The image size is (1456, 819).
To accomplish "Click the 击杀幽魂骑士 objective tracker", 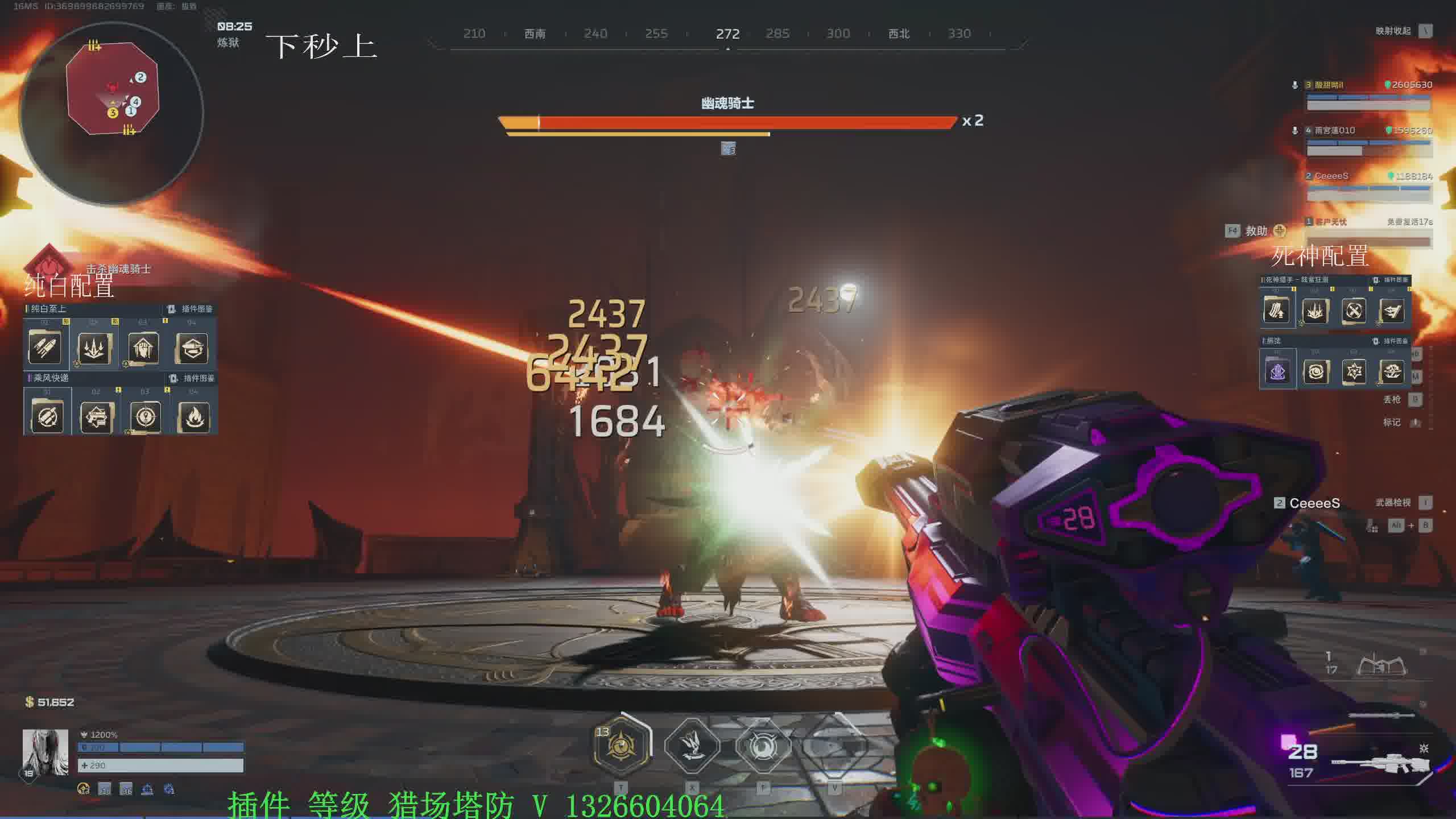I will [x=118, y=268].
